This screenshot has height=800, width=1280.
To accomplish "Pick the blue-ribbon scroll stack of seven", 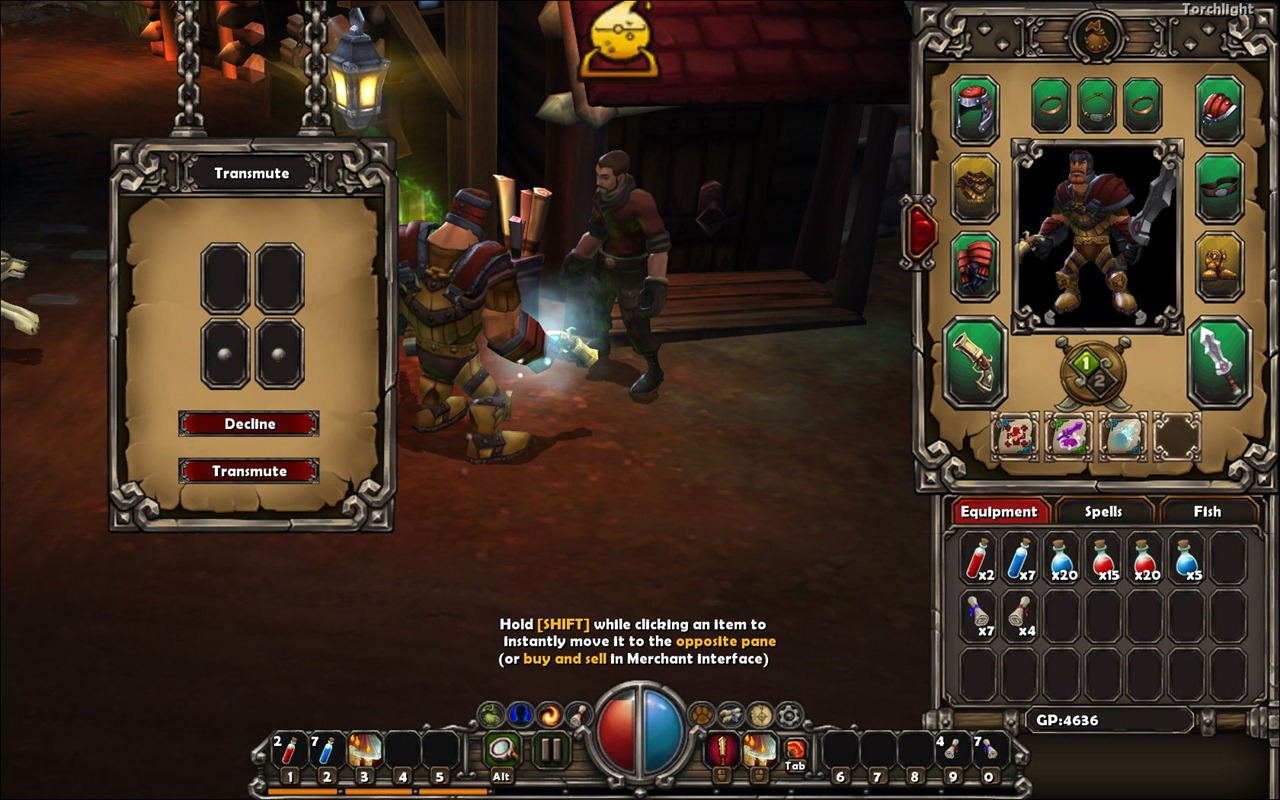I will (x=979, y=615).
